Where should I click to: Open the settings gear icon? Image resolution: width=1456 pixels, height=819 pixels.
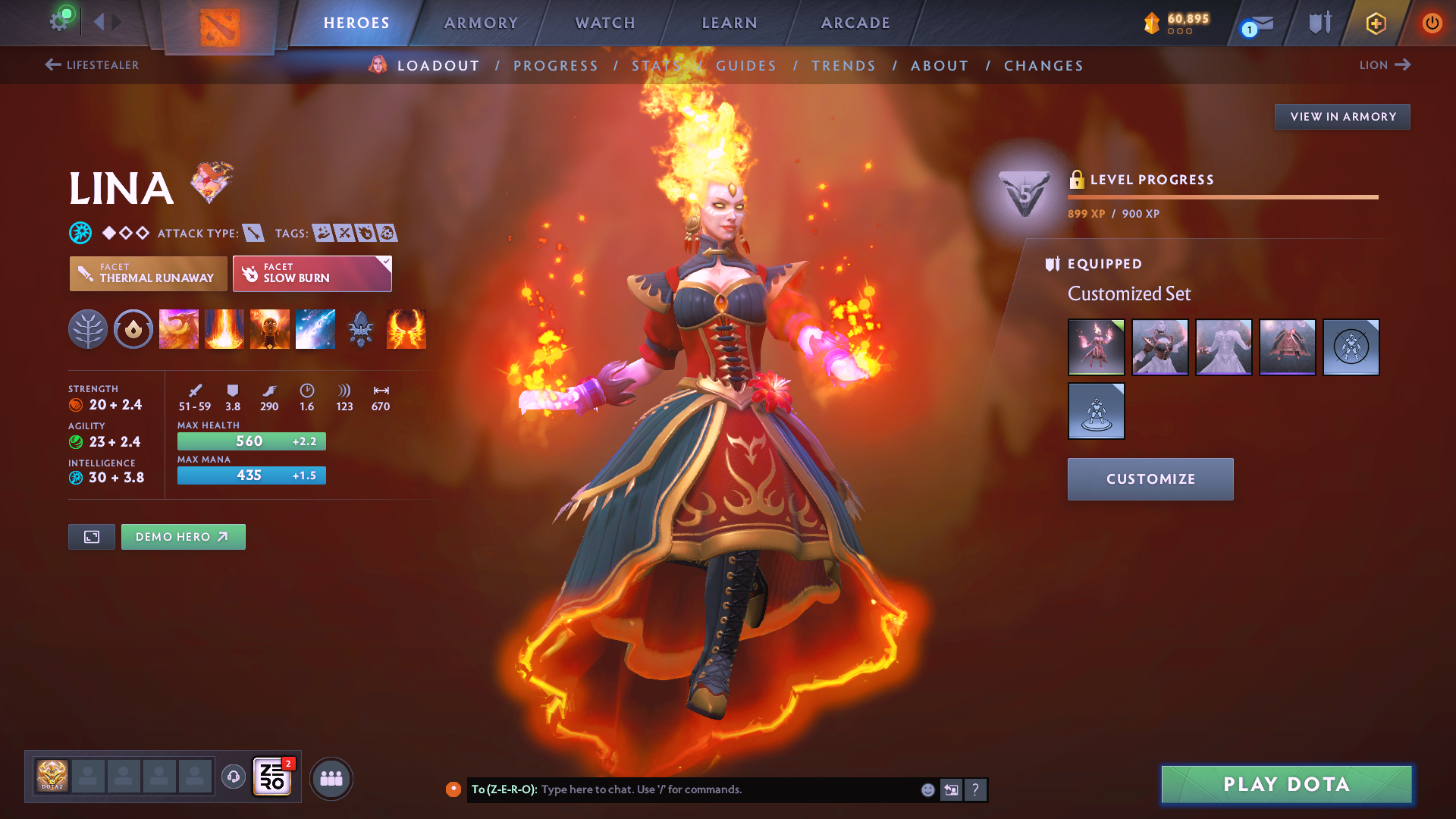click(59, 21)
